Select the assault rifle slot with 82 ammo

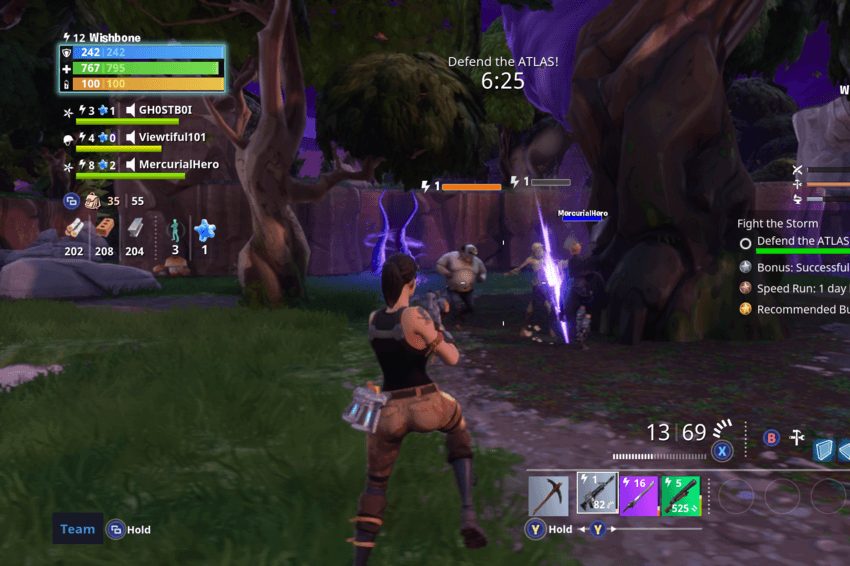point(597,494)
